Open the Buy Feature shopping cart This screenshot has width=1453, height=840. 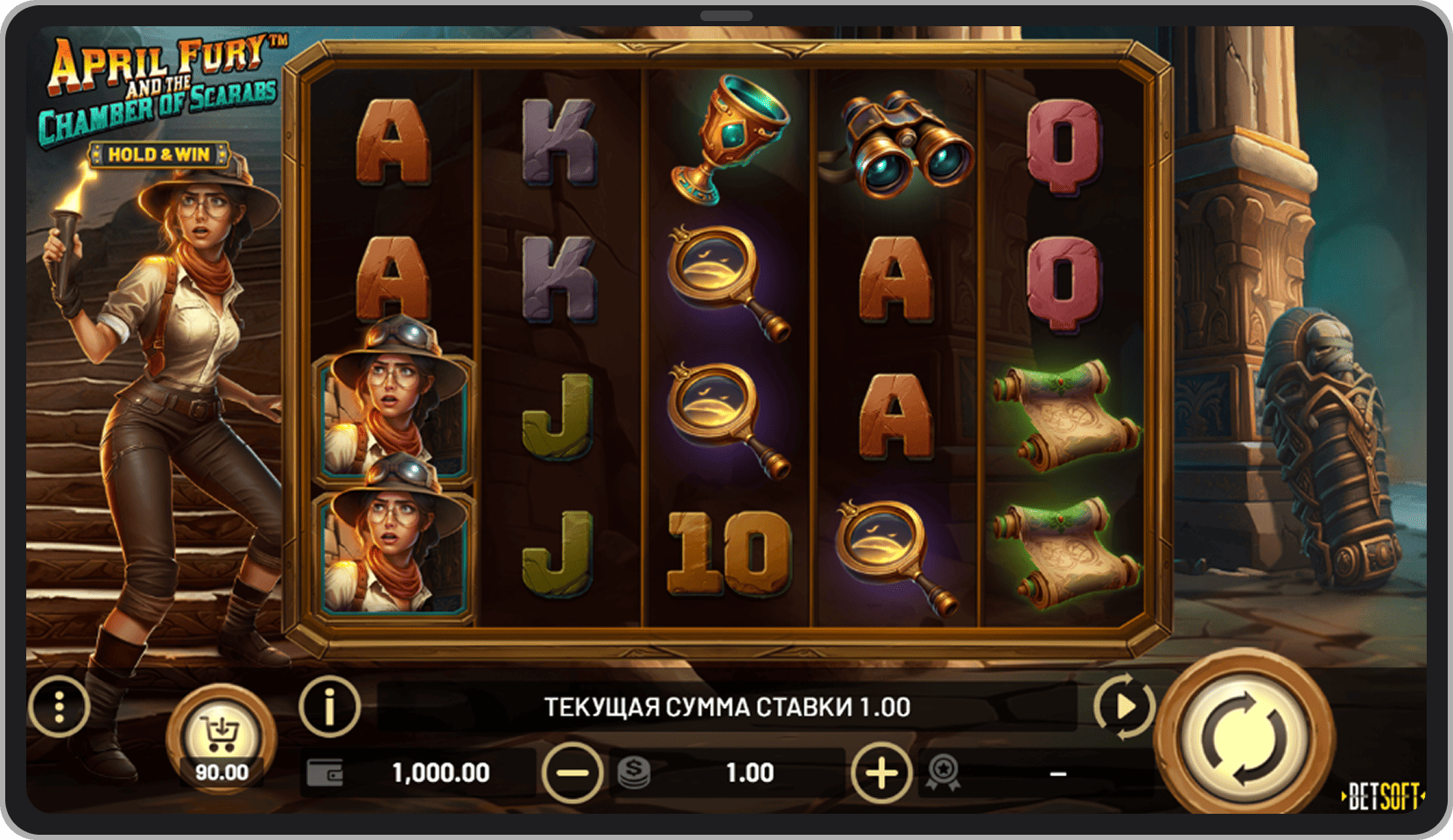[x=221, y=731]
